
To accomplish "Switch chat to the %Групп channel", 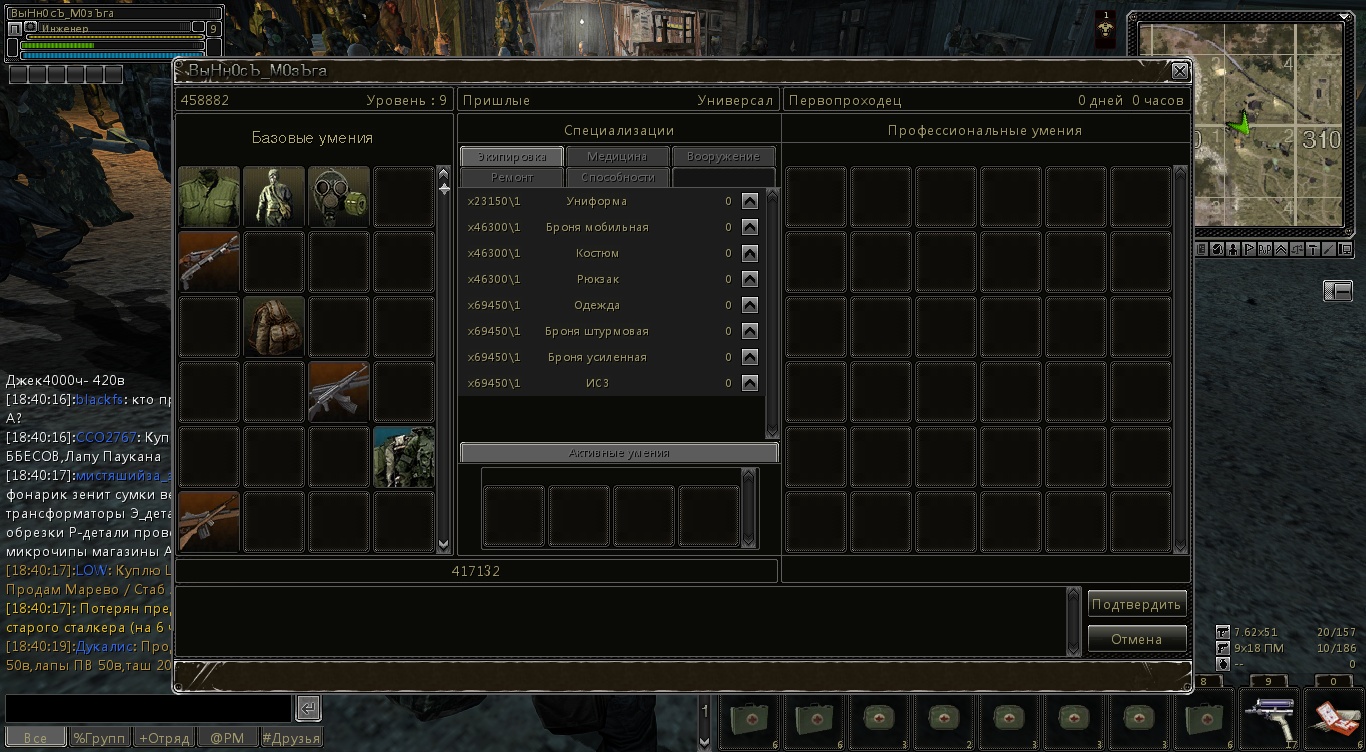I will point(99,738).
